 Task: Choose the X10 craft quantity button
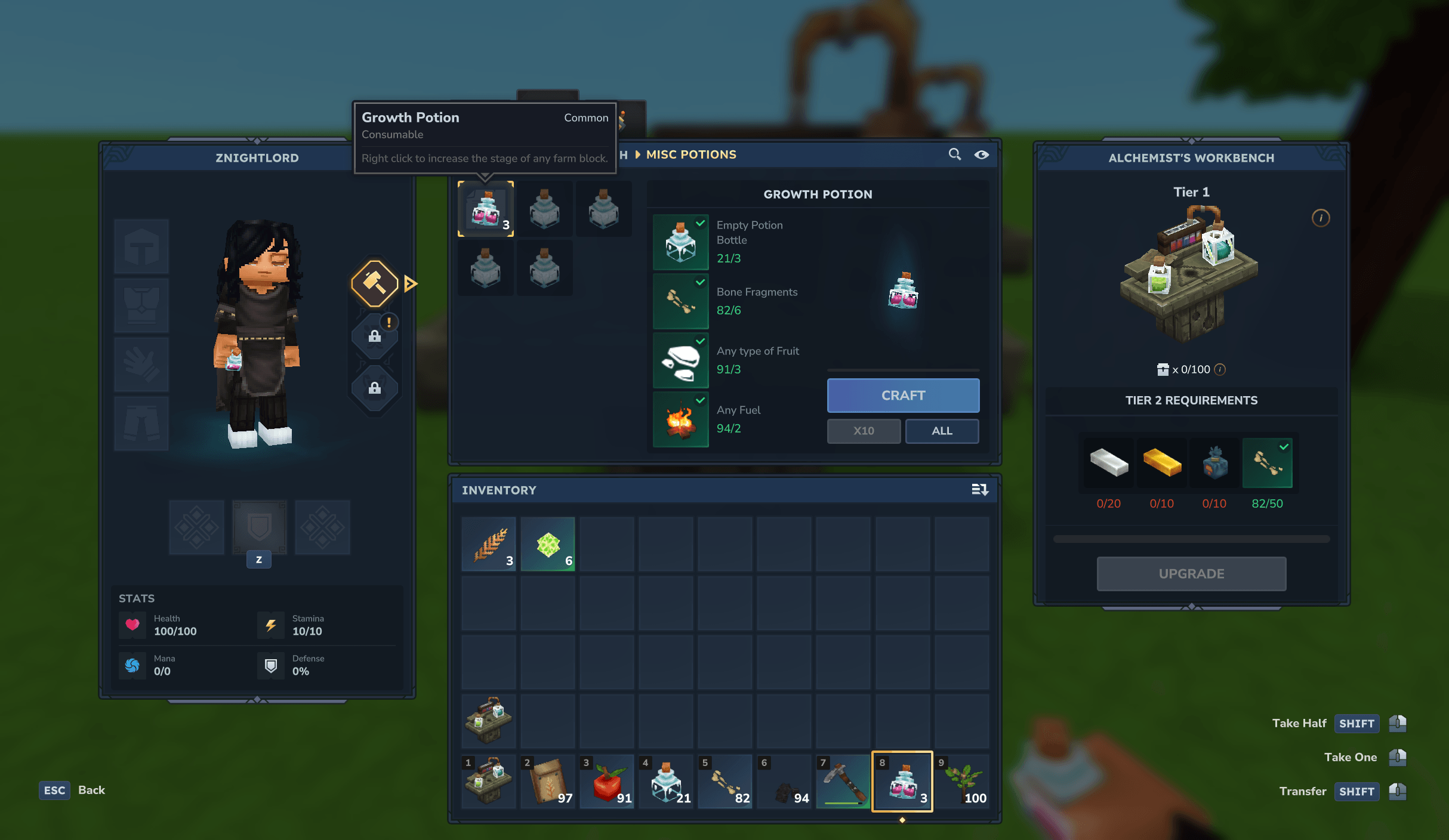pos(864,431)
